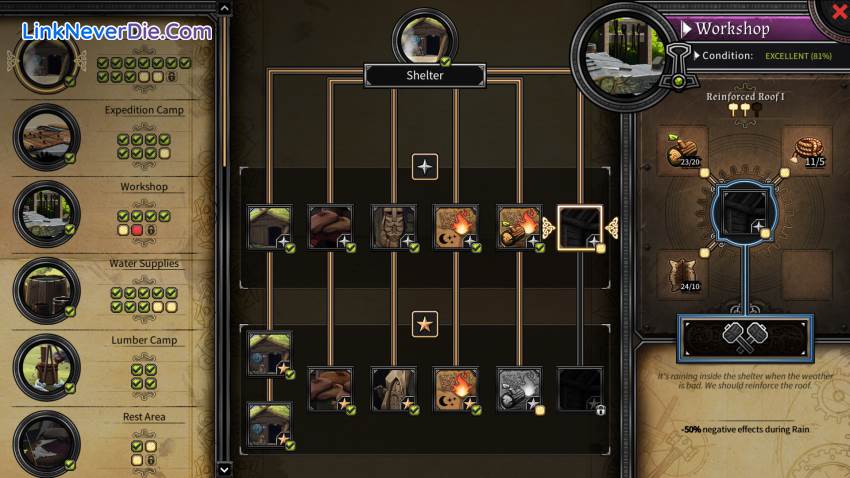Choose the locked upgrade node with padlock

[x=580, y=390]
